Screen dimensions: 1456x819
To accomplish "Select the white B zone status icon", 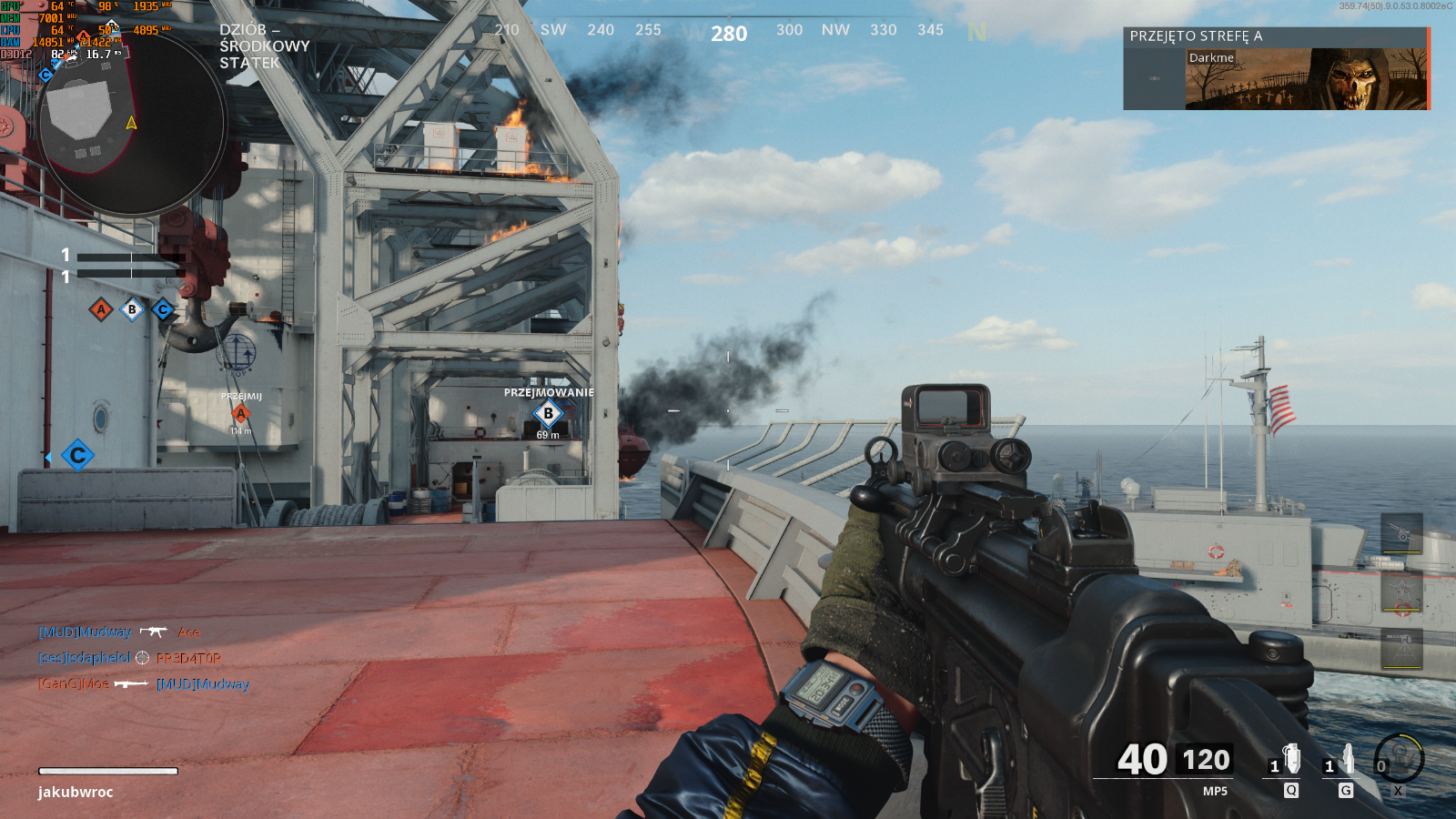I will pos(132,310).
